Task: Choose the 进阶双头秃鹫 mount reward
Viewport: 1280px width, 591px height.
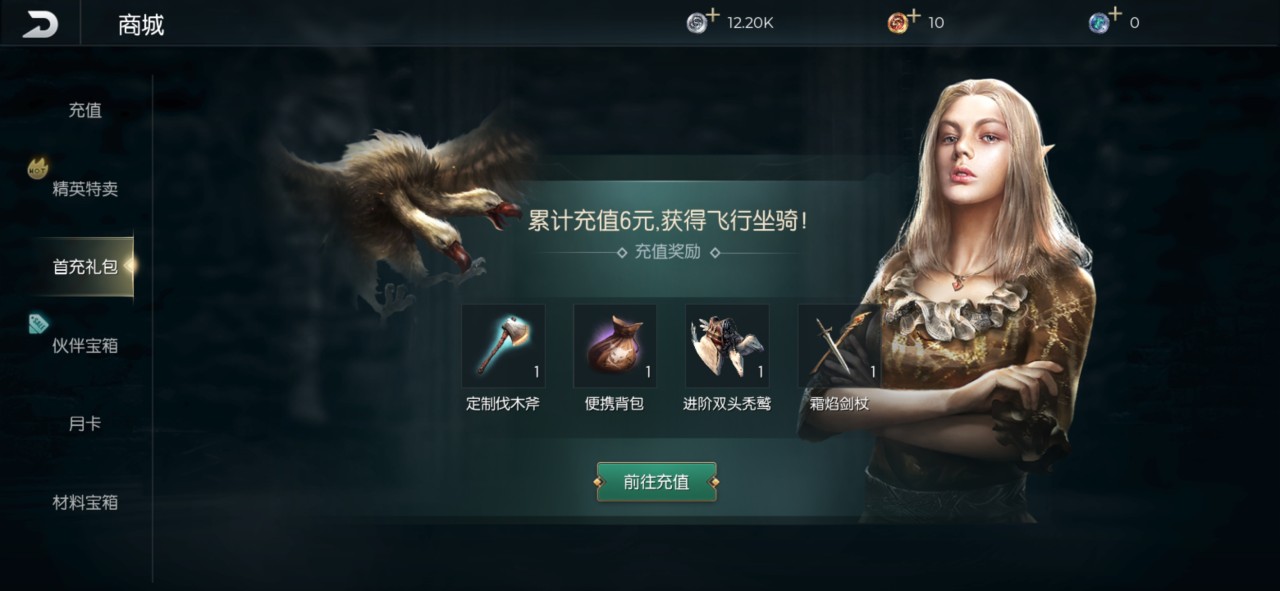Action: tap(727, 346)
